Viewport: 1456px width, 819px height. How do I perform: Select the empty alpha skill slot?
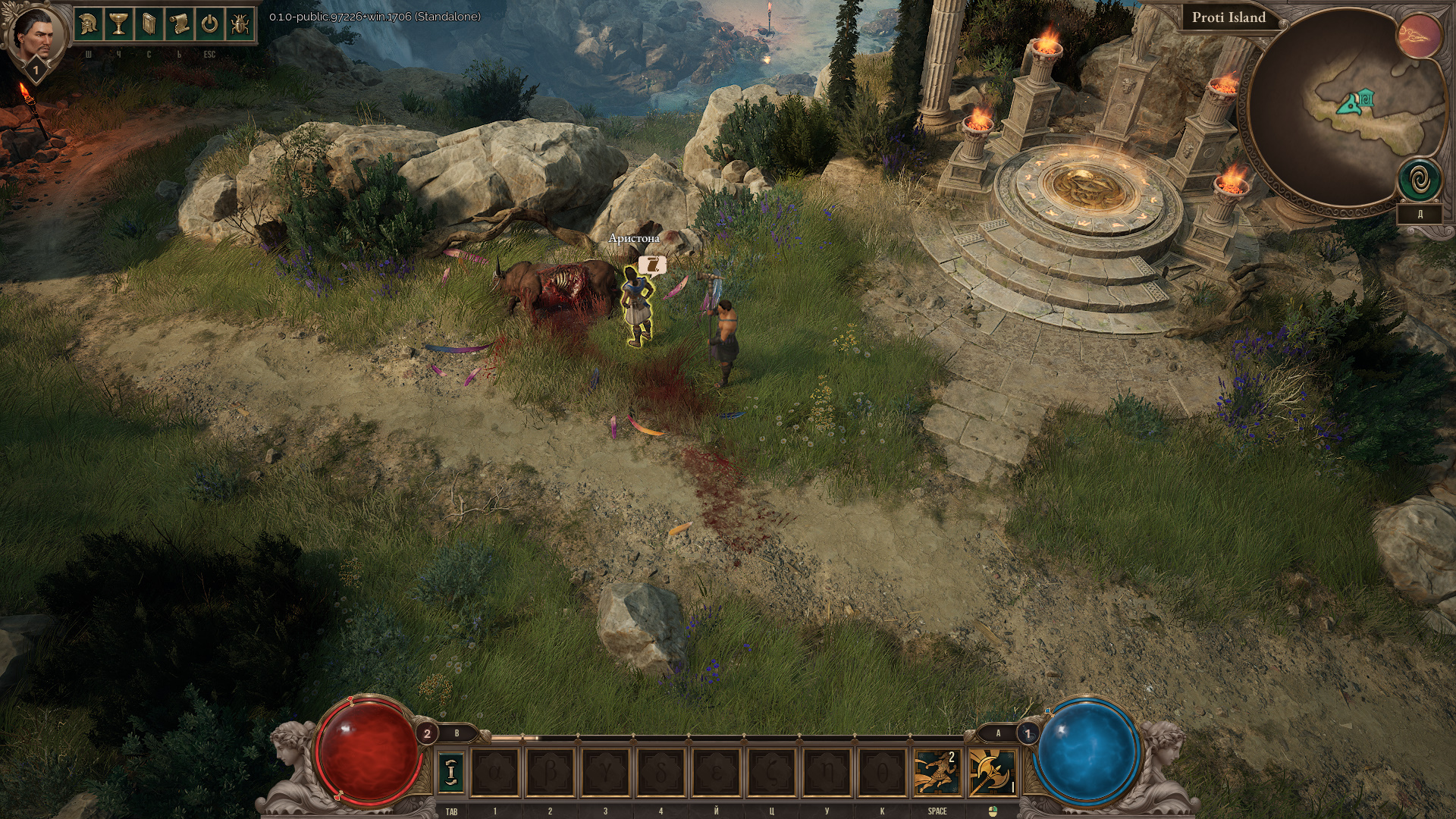click(x=496, y=772)
